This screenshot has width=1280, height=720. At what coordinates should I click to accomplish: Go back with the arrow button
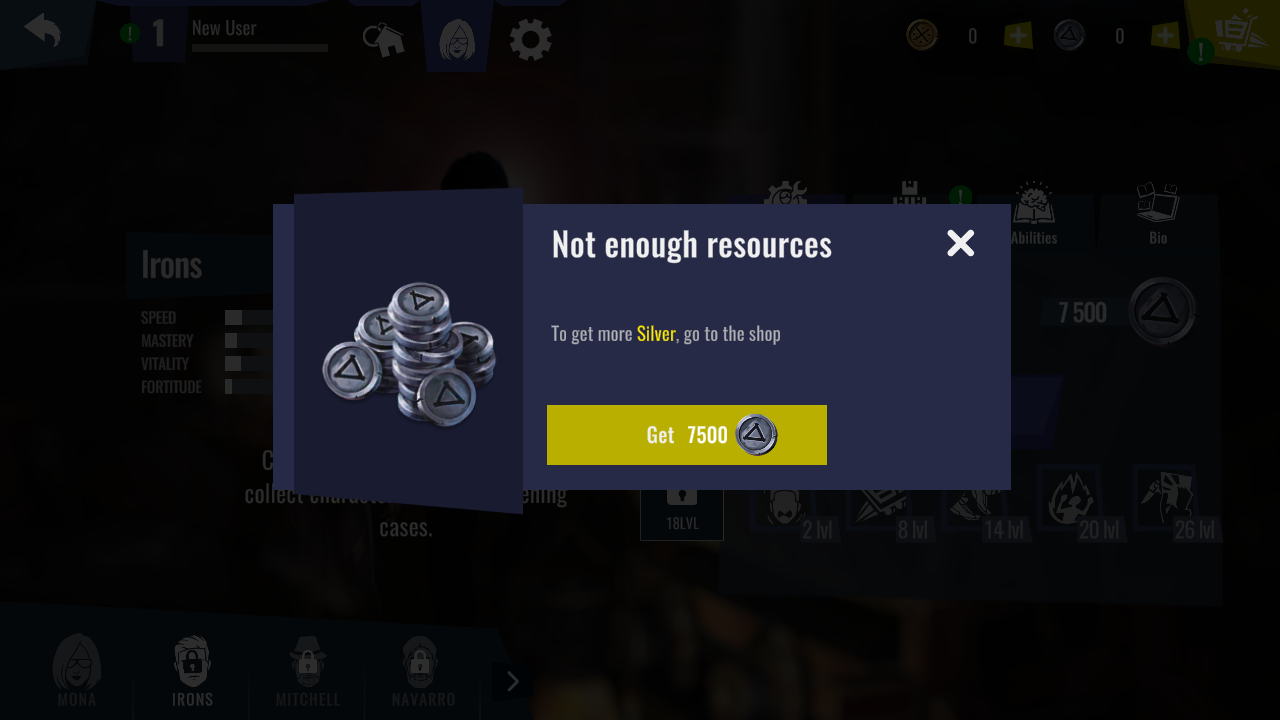pyautogui.click(x=43, y=30)
